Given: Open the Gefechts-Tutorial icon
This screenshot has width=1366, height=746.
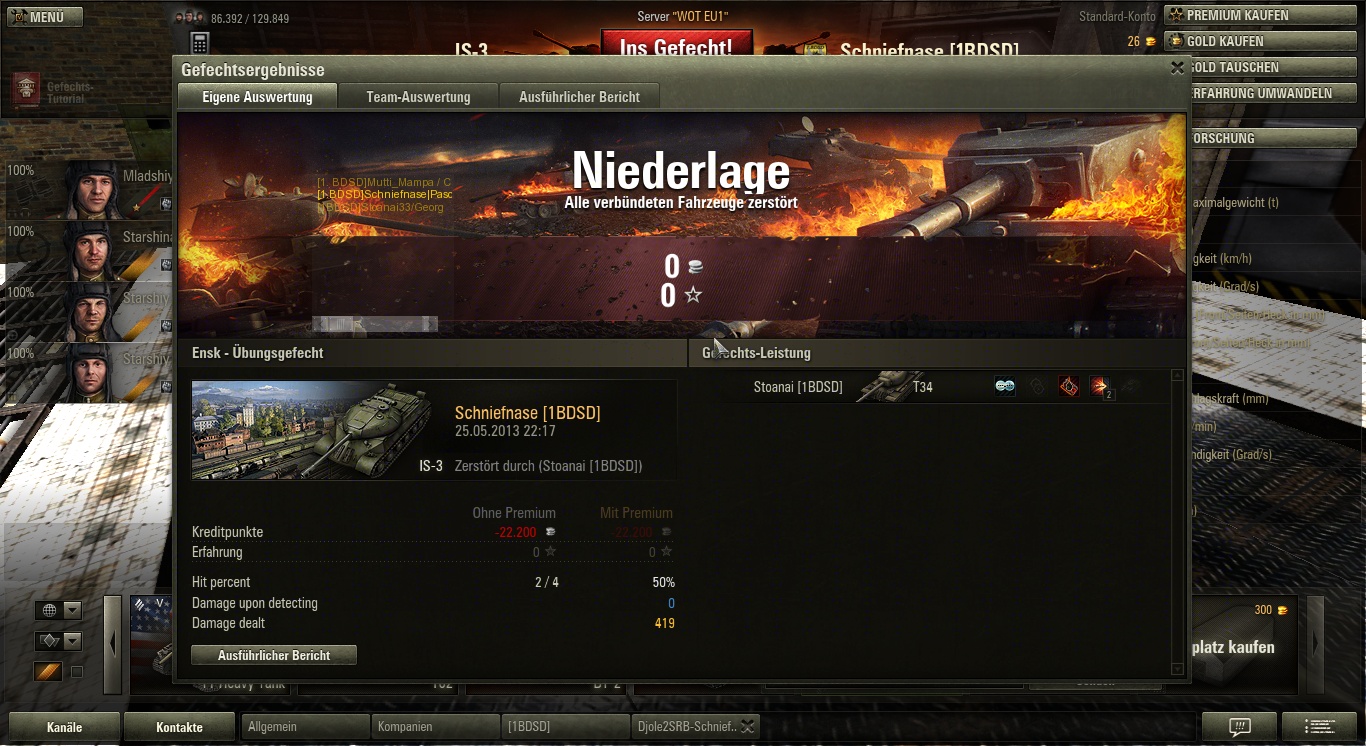Looking at the screenshot, I should 26,90.
